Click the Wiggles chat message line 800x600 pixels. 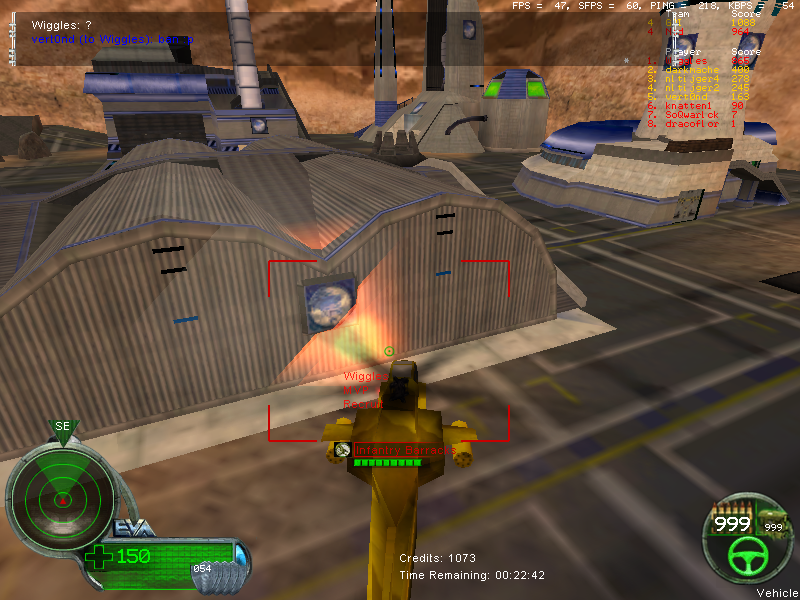[62, 24]
